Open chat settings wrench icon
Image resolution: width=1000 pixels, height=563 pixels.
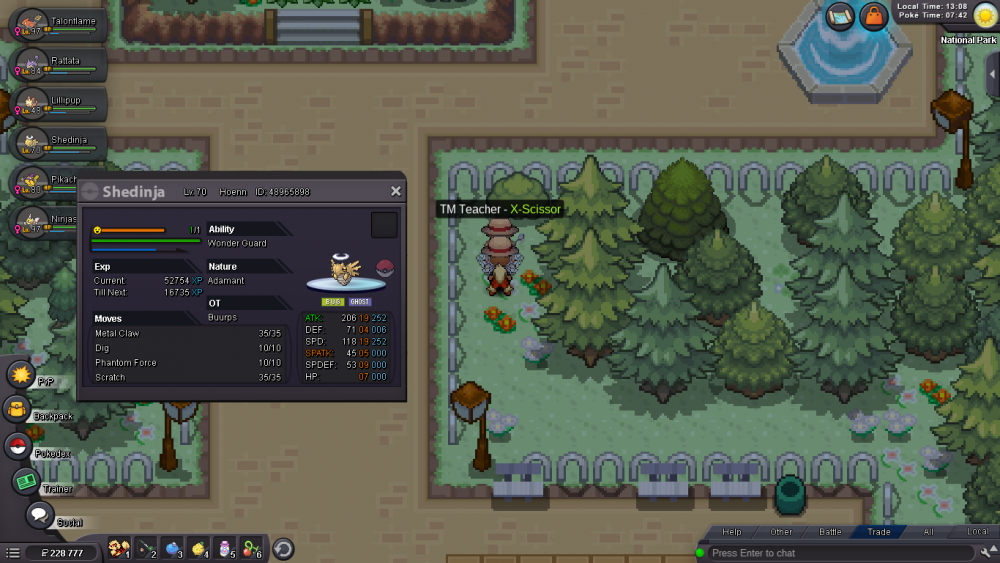988,553
